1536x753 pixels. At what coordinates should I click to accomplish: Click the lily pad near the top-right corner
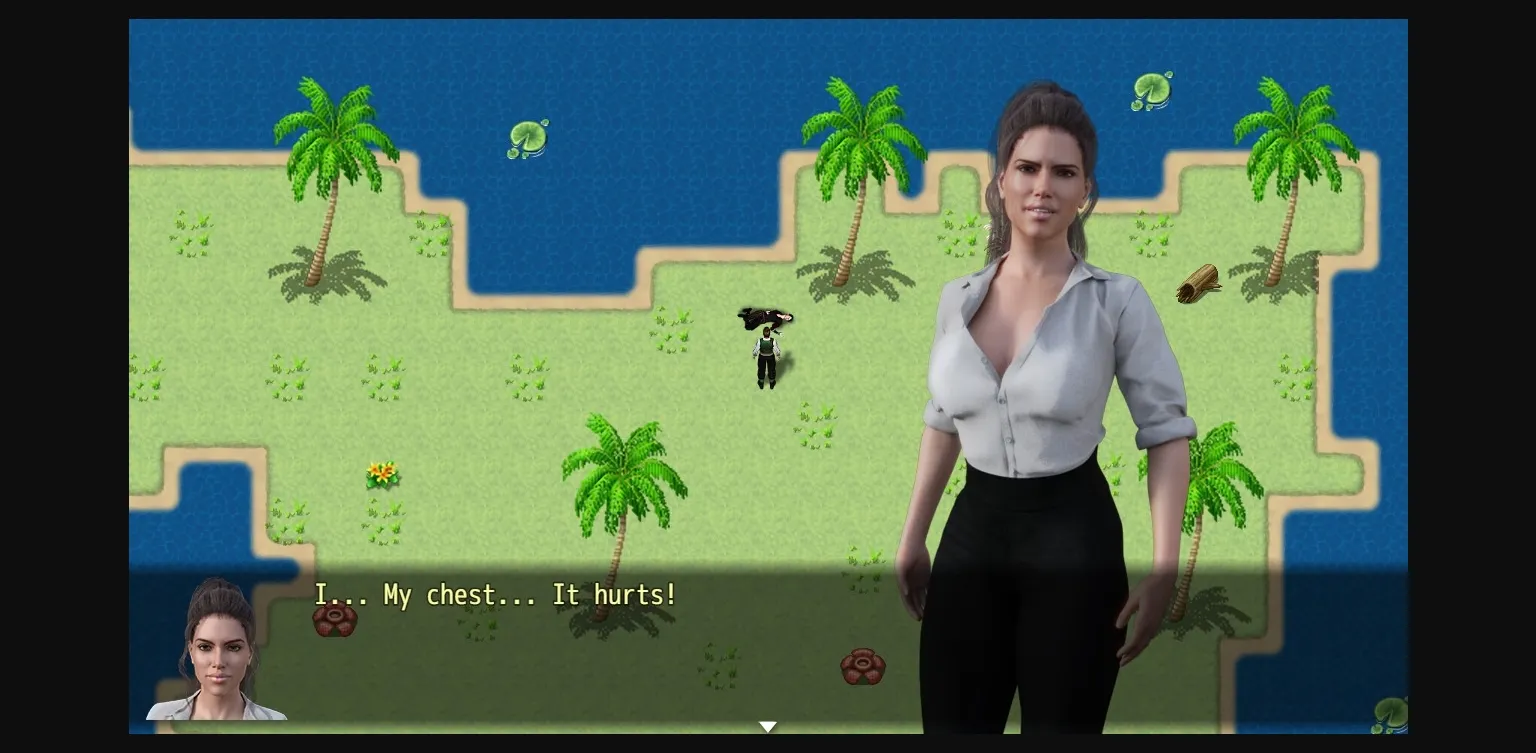click(x=1150, y=90)
